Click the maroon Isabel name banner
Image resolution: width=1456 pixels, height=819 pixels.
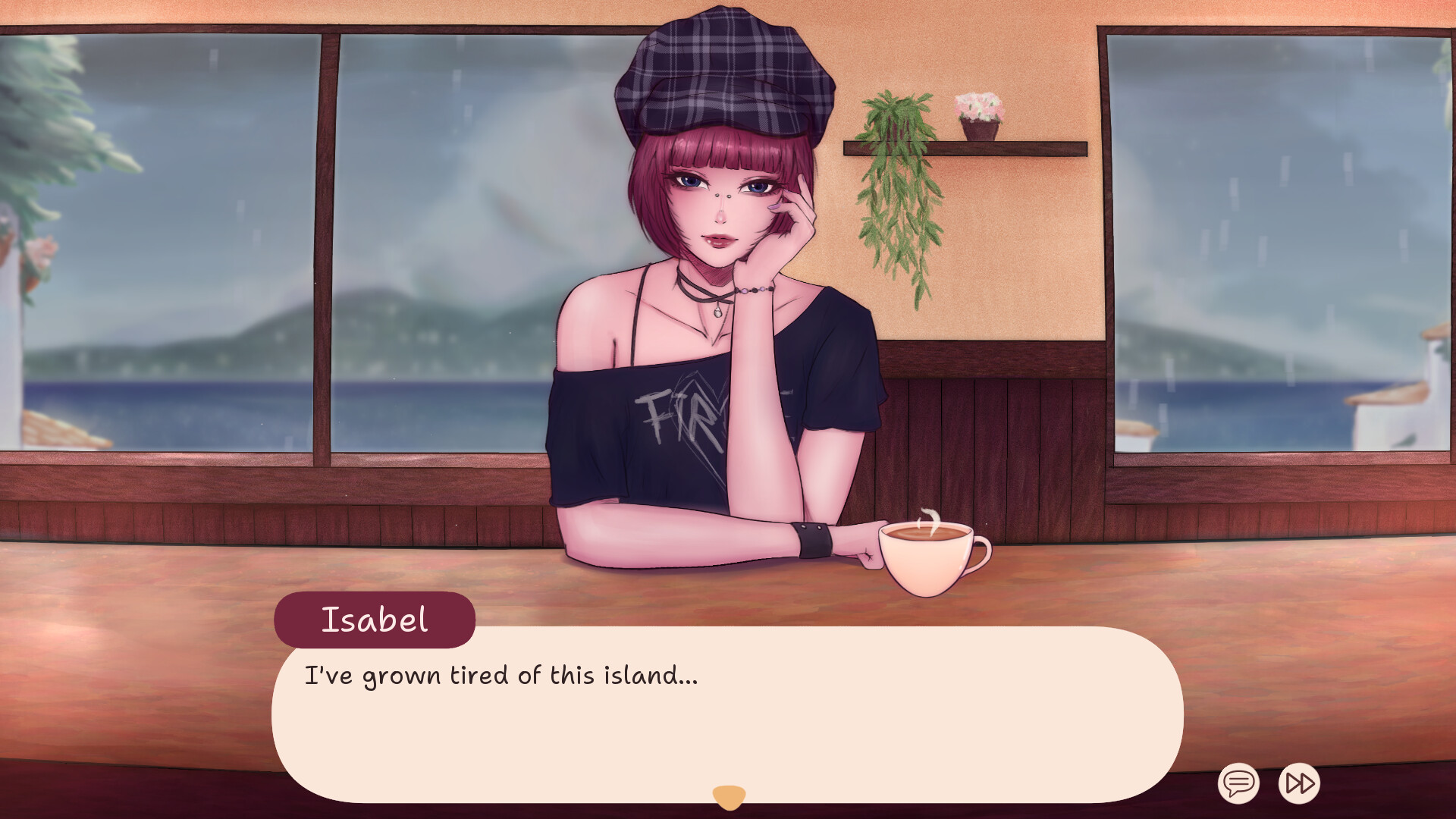click(x=375, y=619)
